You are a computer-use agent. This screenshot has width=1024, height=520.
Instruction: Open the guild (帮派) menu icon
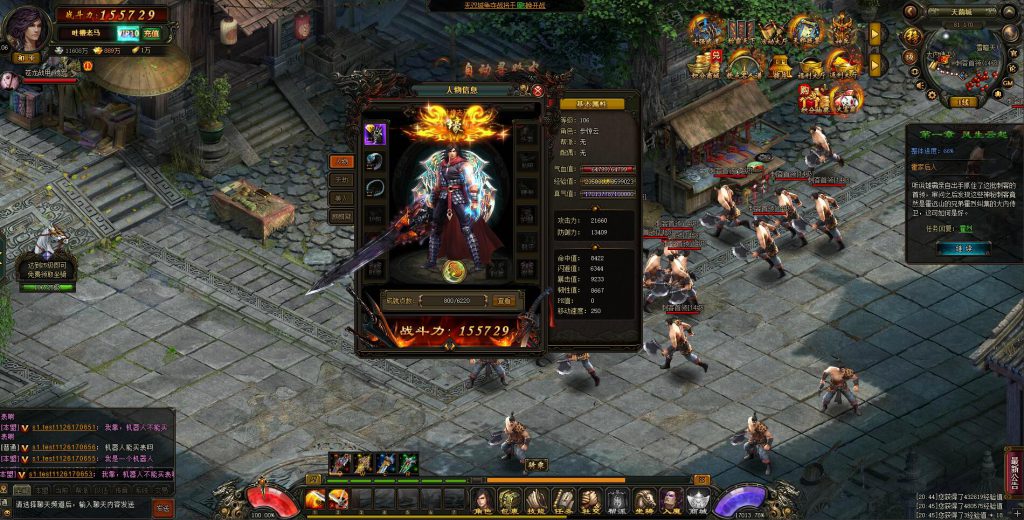tap(617, 498)
